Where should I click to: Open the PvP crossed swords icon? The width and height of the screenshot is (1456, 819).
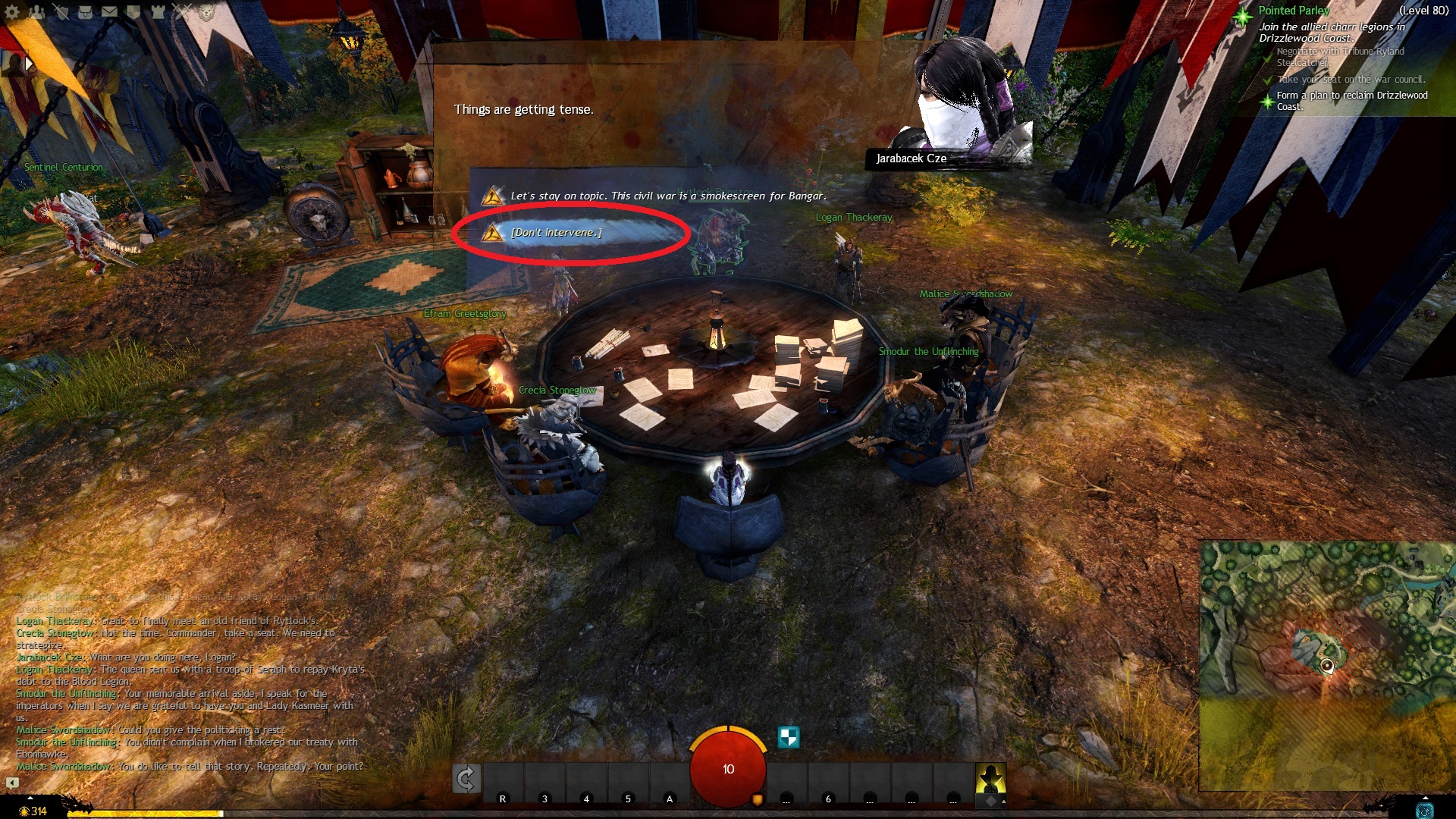coord(182,11)
